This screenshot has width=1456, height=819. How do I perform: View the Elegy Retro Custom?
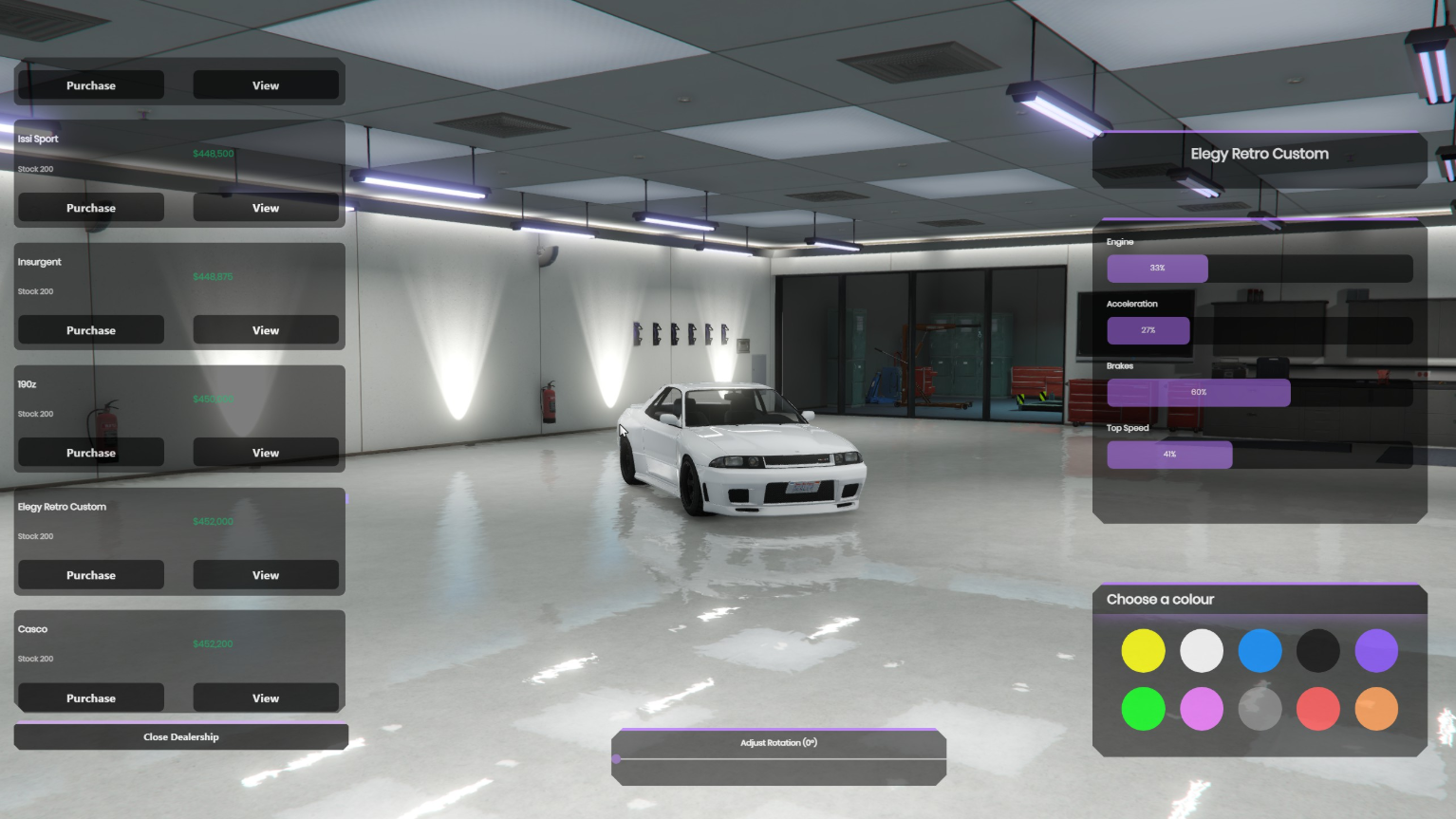[x=266, y=575]
